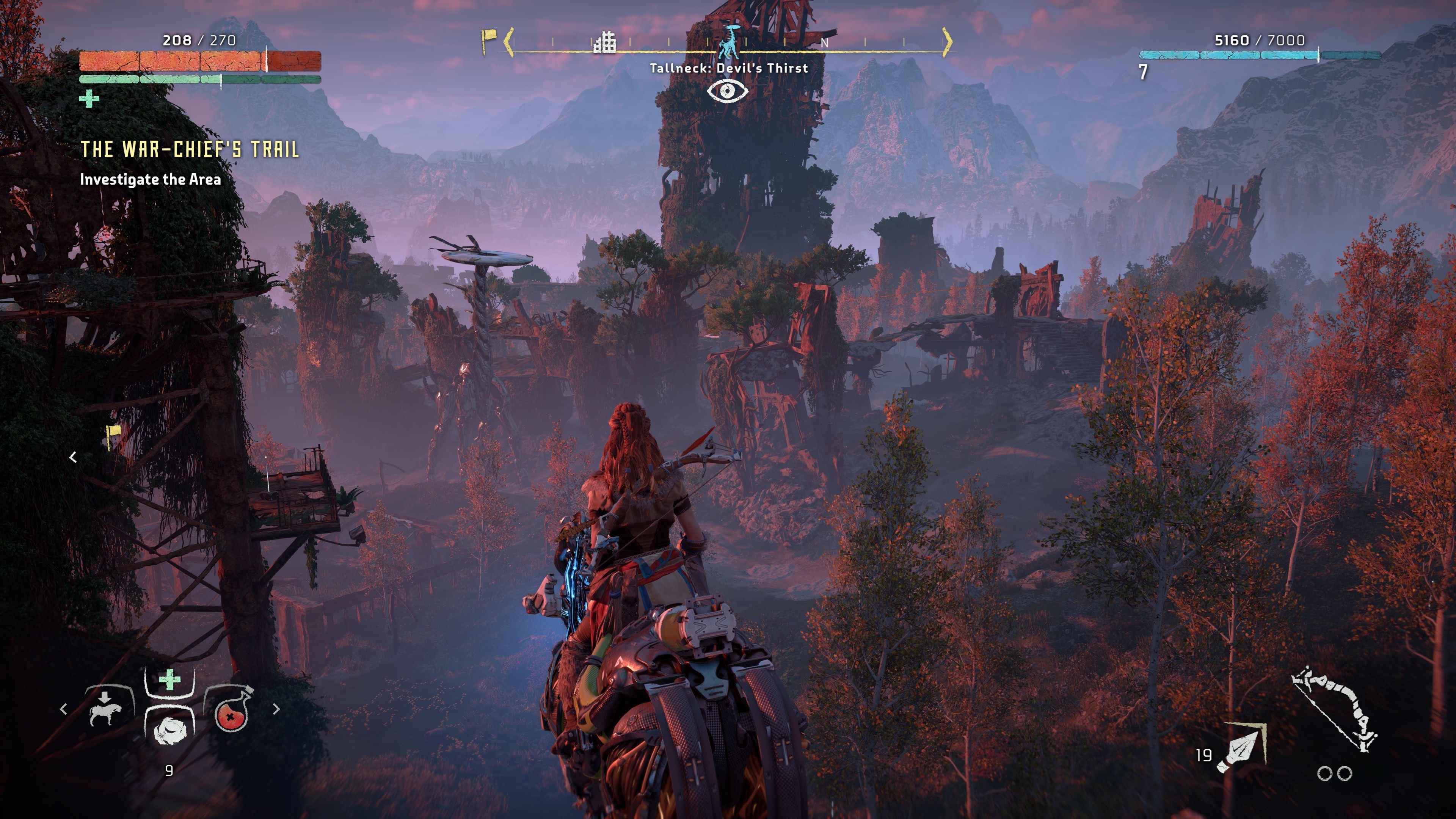
Task: Click the right arrow beside the potion slot
Action: [276, 709]
